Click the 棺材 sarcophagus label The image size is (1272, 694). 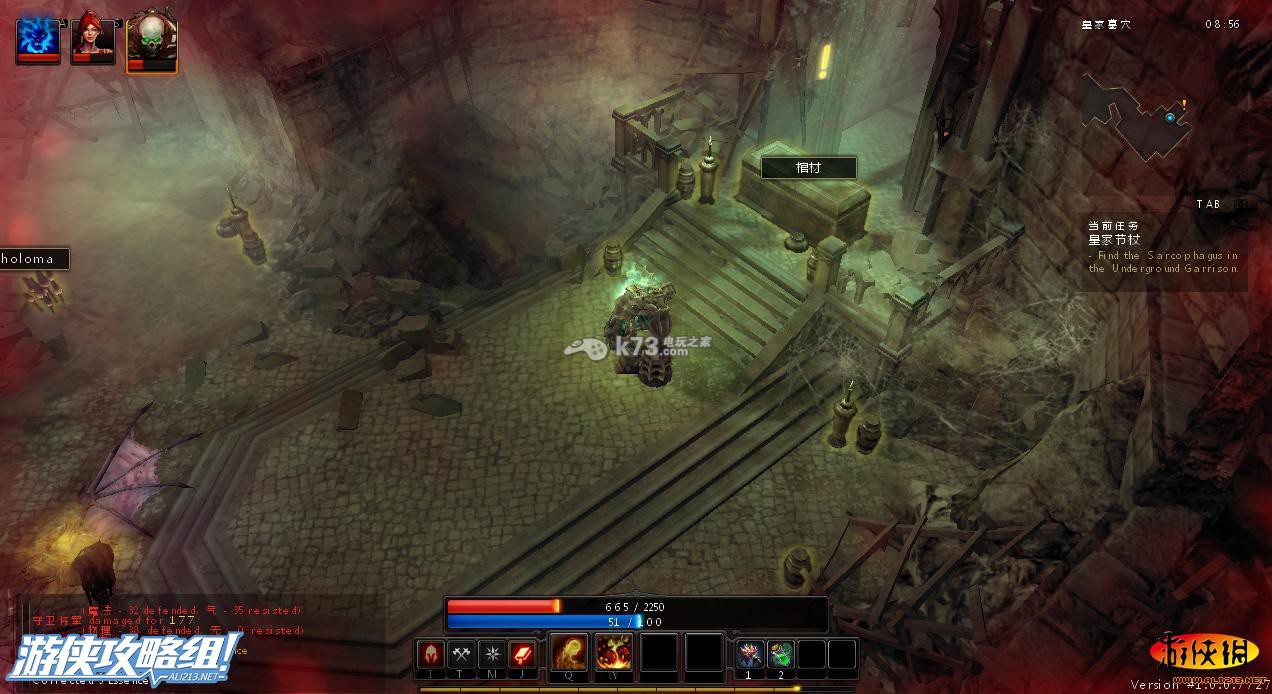(808, 168)
